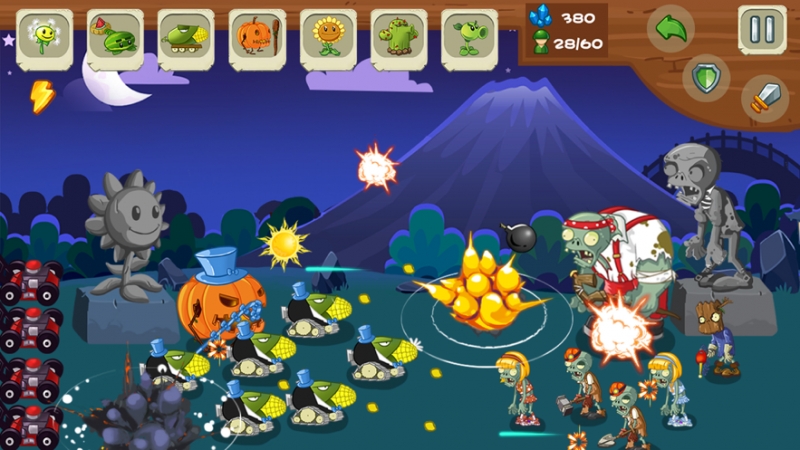Pause the game

[762, 29]
